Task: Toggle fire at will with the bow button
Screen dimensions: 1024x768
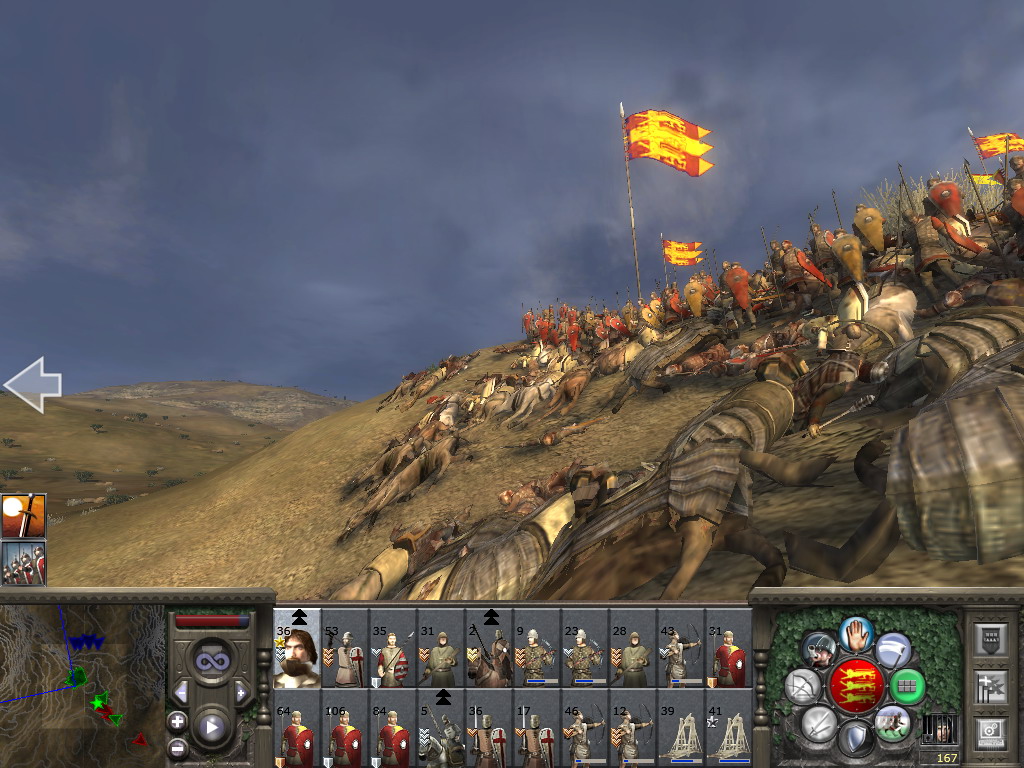Action: pos(802,686)
